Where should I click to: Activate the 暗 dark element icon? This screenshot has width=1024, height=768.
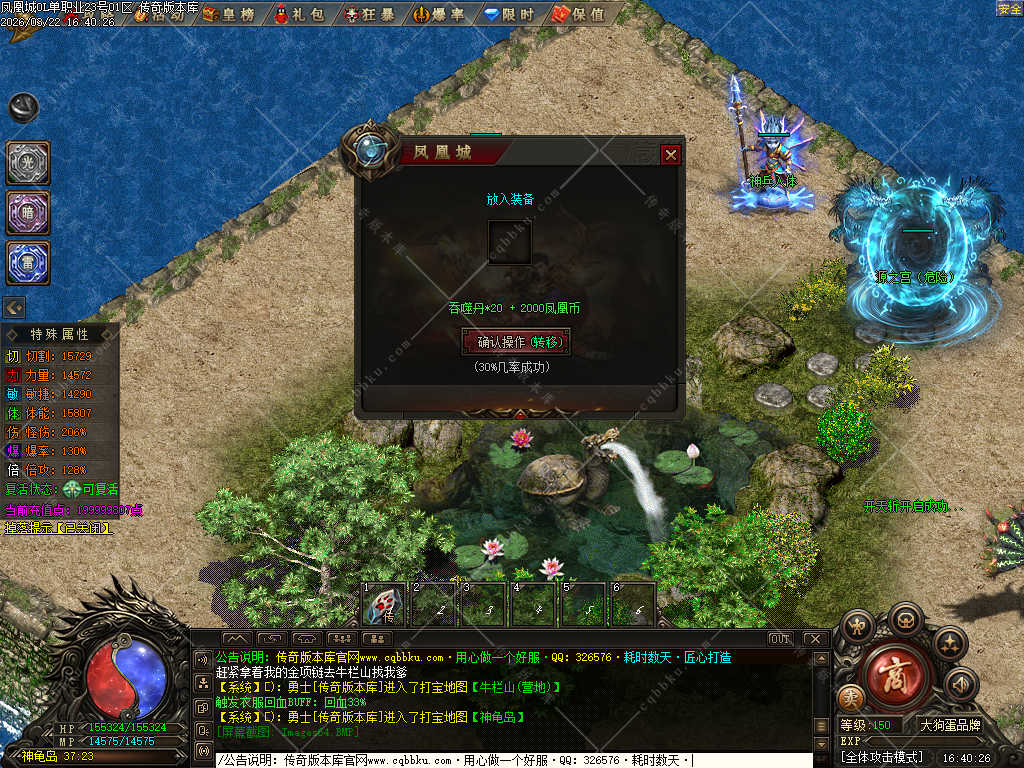(x=28, y=213)
